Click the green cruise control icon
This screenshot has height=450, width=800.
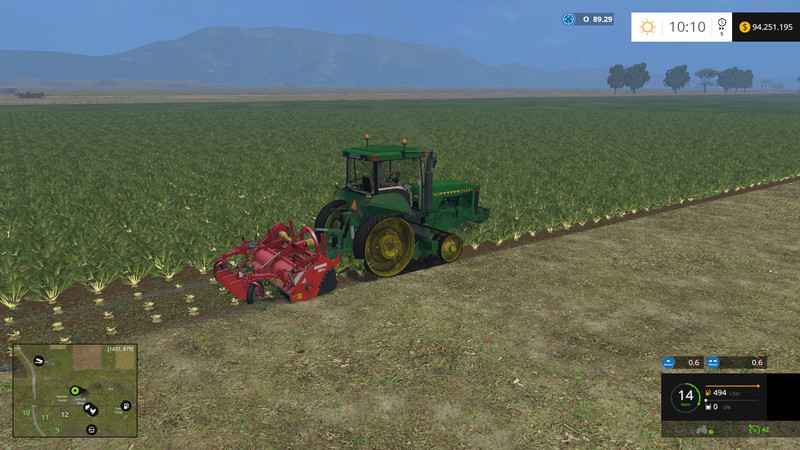(x=752, y=429)
